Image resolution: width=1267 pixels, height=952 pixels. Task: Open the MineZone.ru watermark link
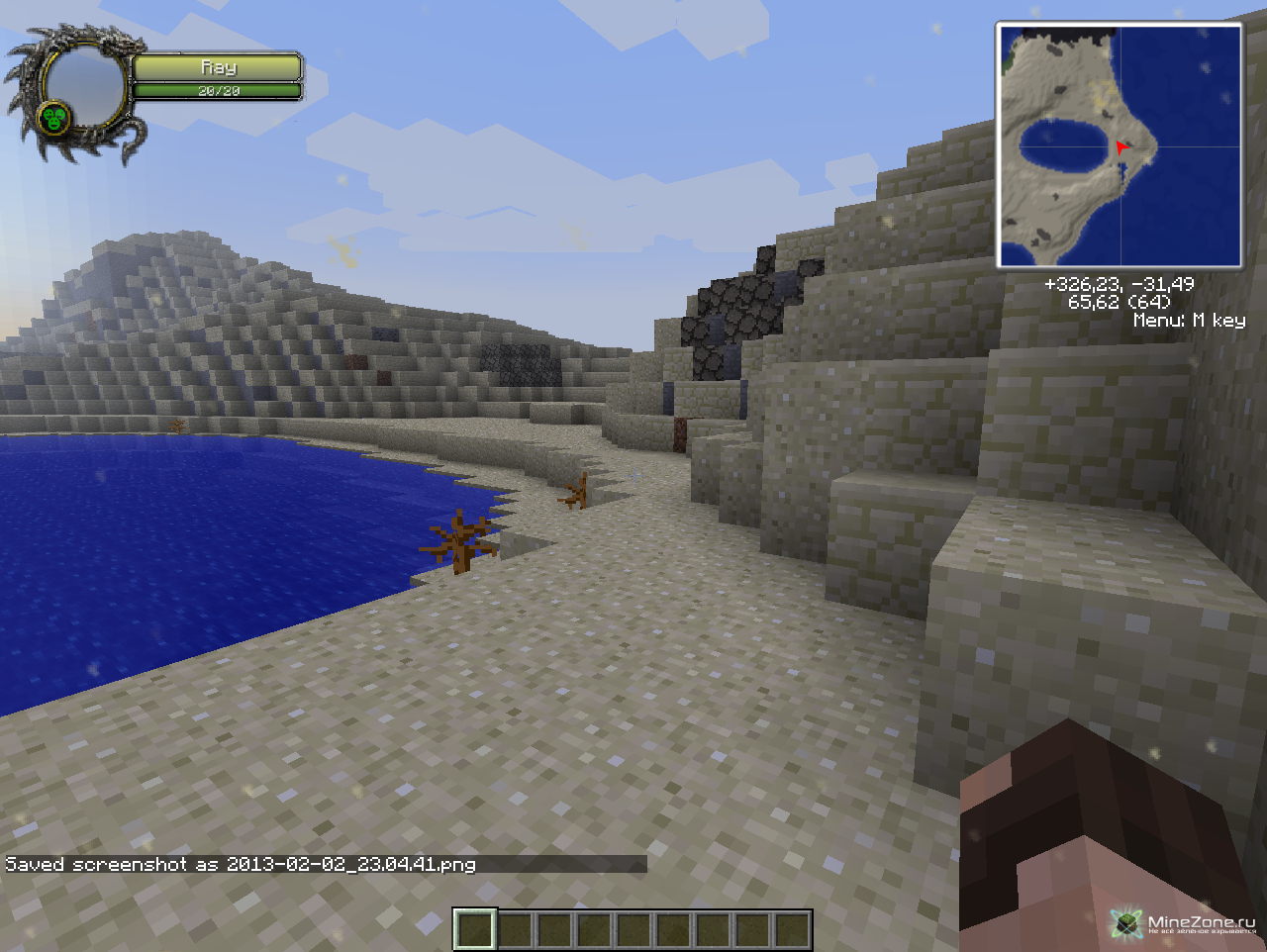click(x=1184, y=926)
